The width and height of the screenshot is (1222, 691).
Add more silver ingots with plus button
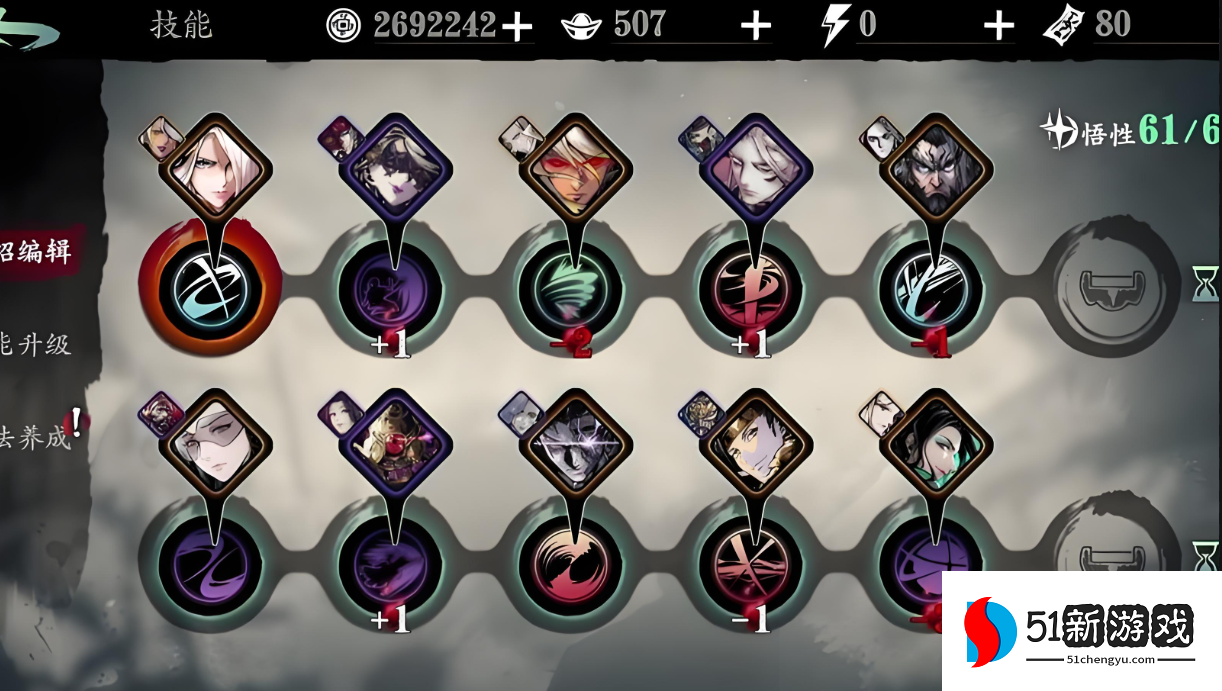(x=756, y=27)
